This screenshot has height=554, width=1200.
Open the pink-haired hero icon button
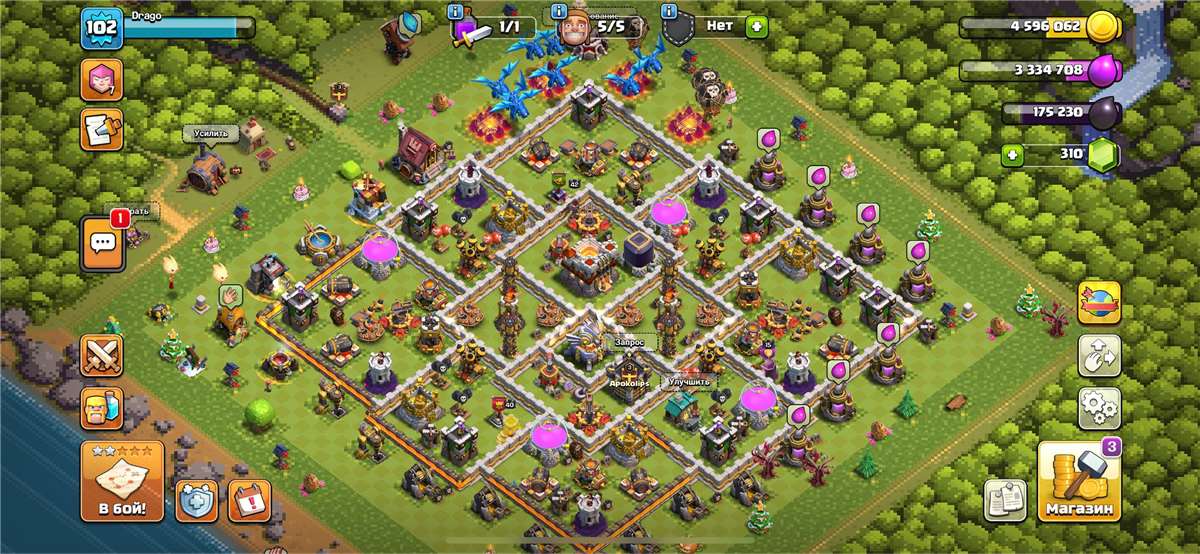point(102,80)
